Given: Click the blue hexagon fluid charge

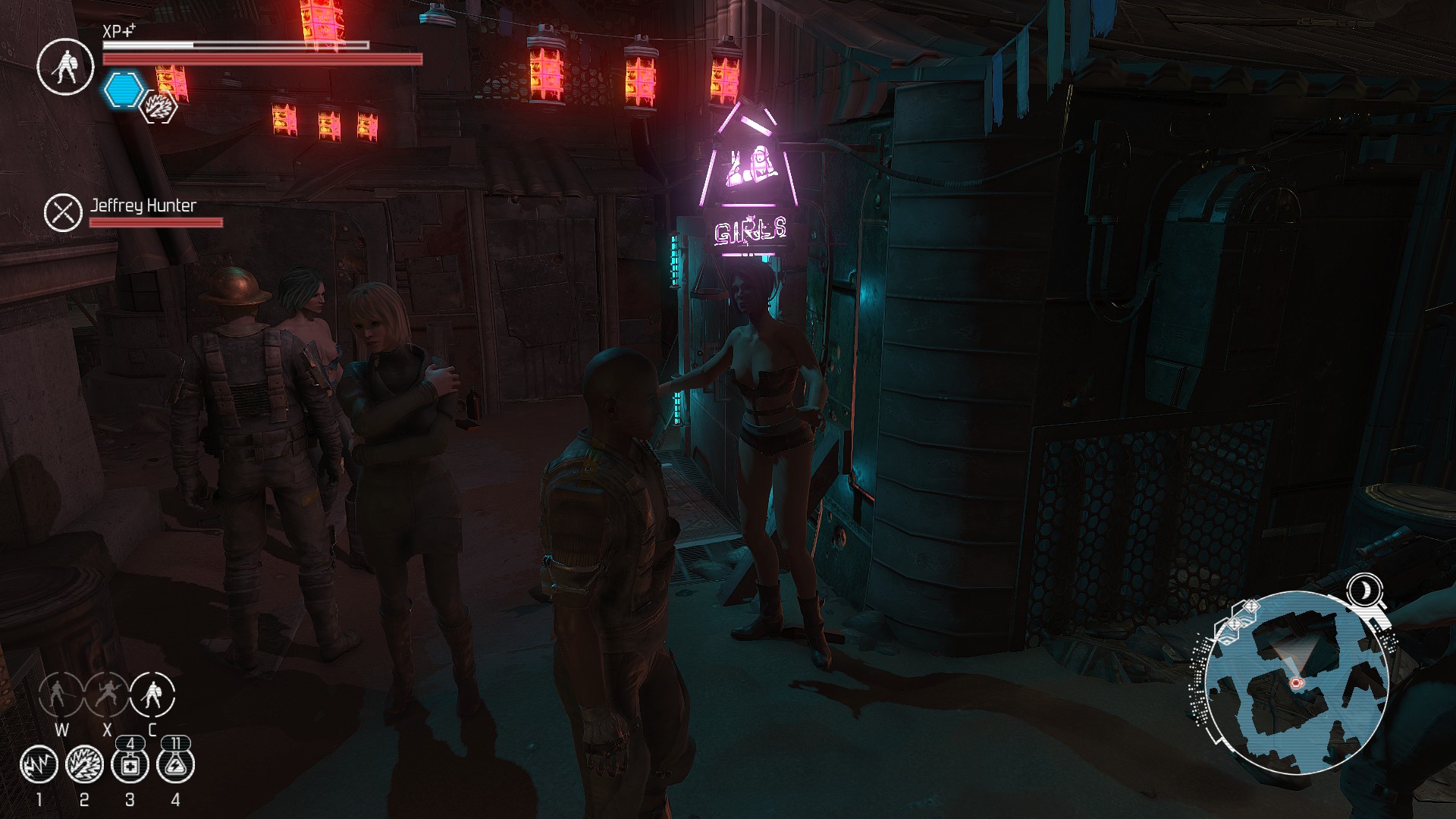Looking at the screenshot, I should pos(124,90).
